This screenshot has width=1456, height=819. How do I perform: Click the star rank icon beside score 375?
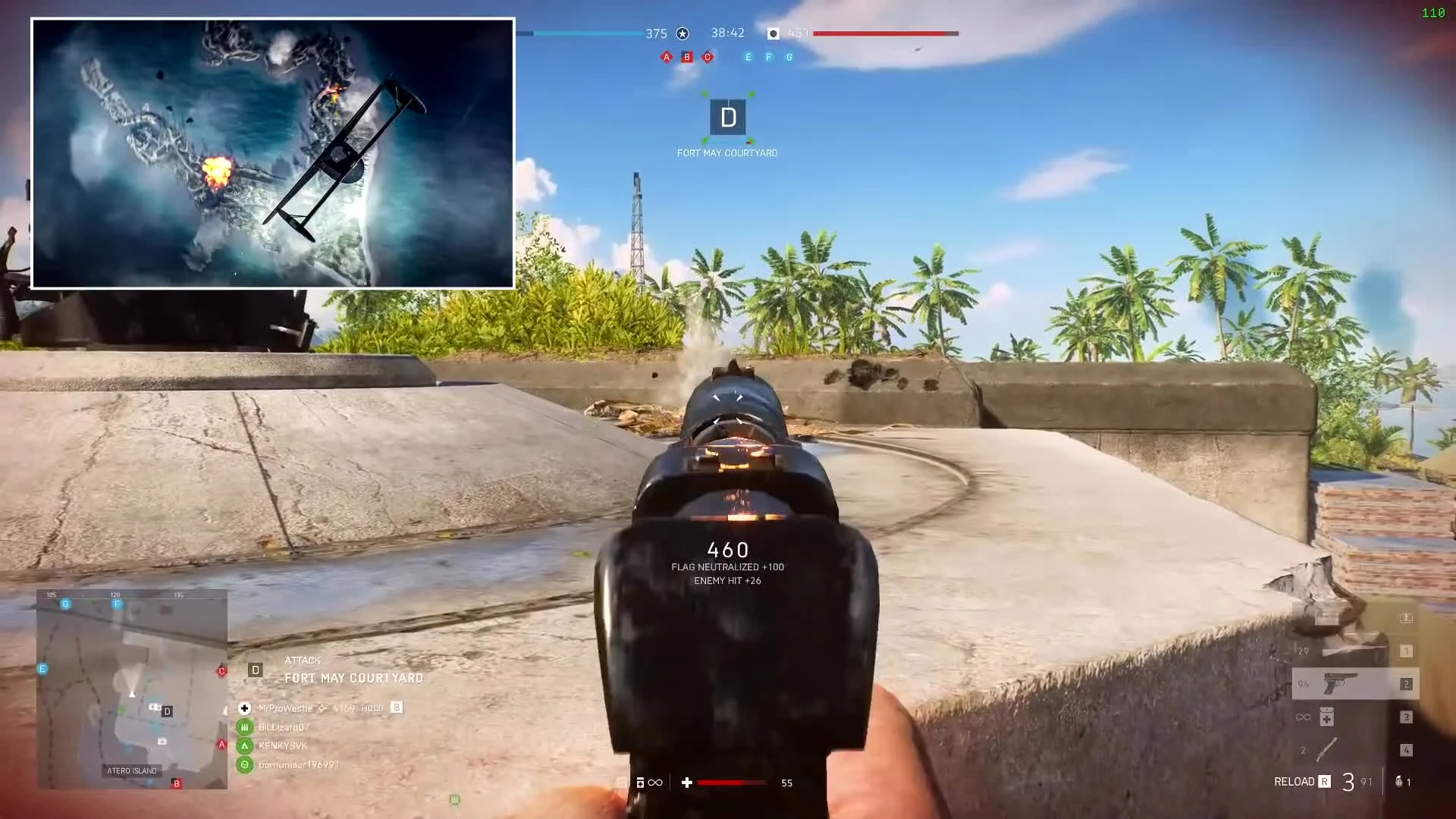click(x=682, y=33)
